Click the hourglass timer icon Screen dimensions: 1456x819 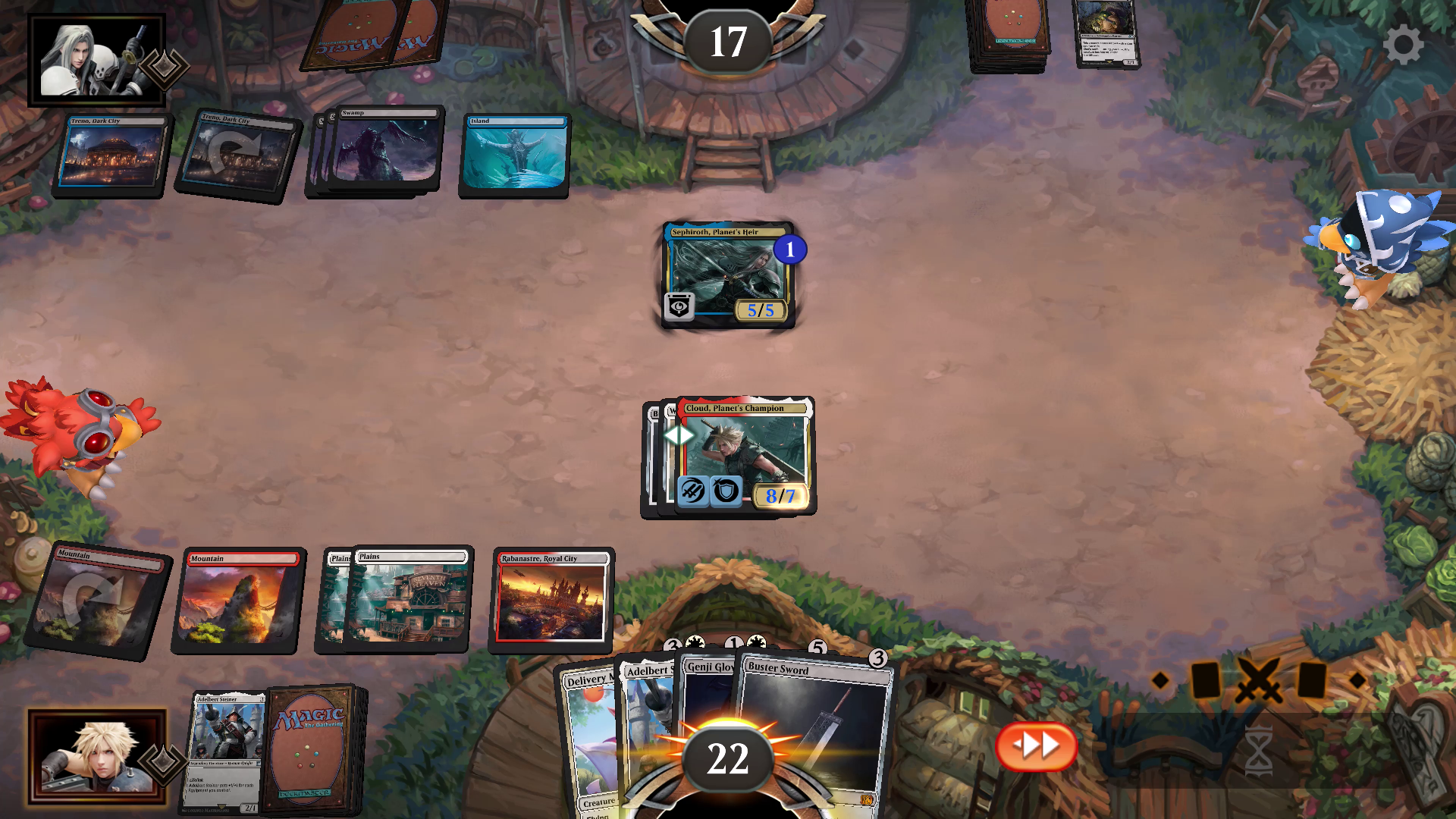(x=1258, y=751)
